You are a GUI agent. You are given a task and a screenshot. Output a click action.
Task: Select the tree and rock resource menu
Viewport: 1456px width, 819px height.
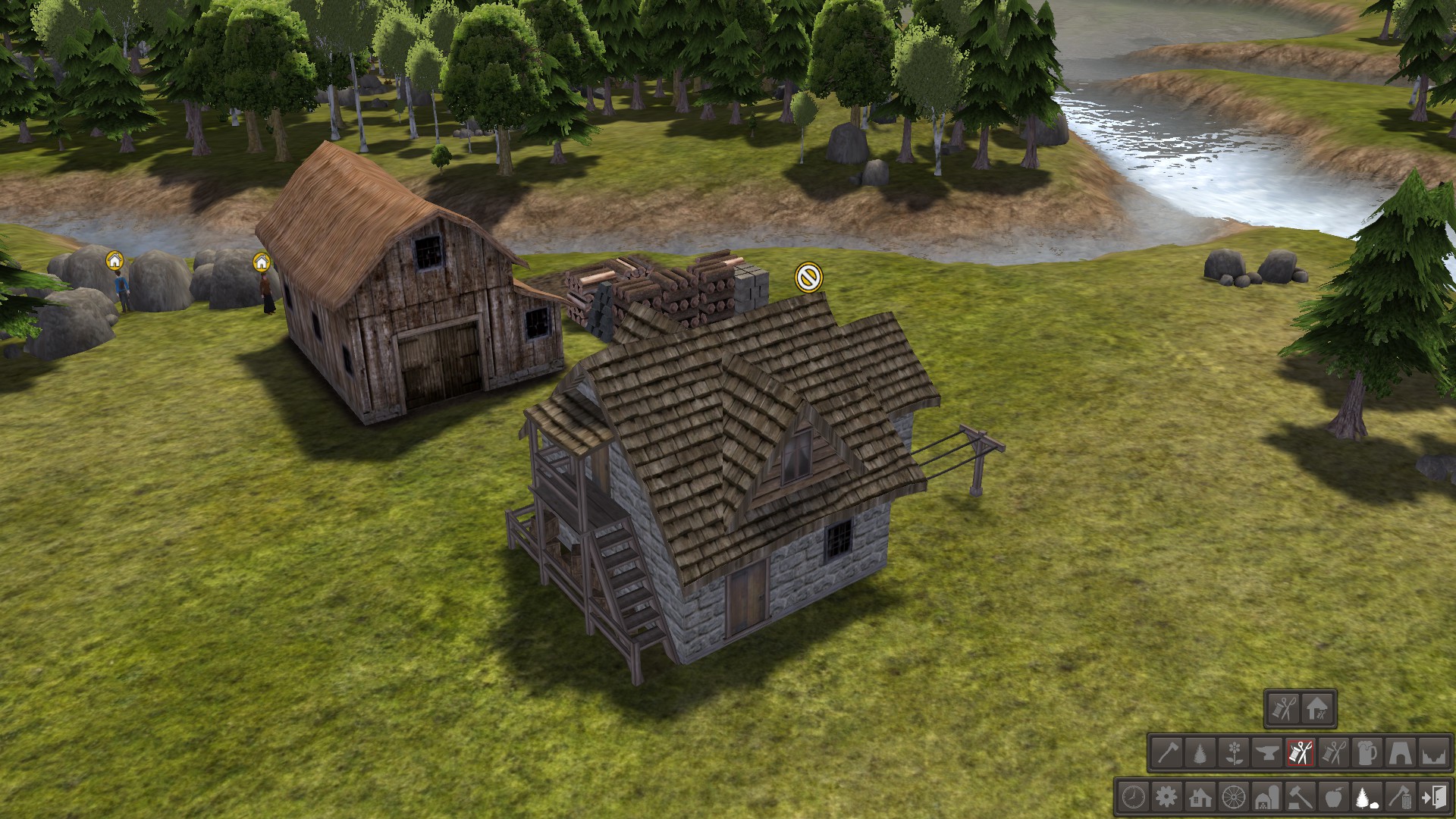[x=1368, y=798]
